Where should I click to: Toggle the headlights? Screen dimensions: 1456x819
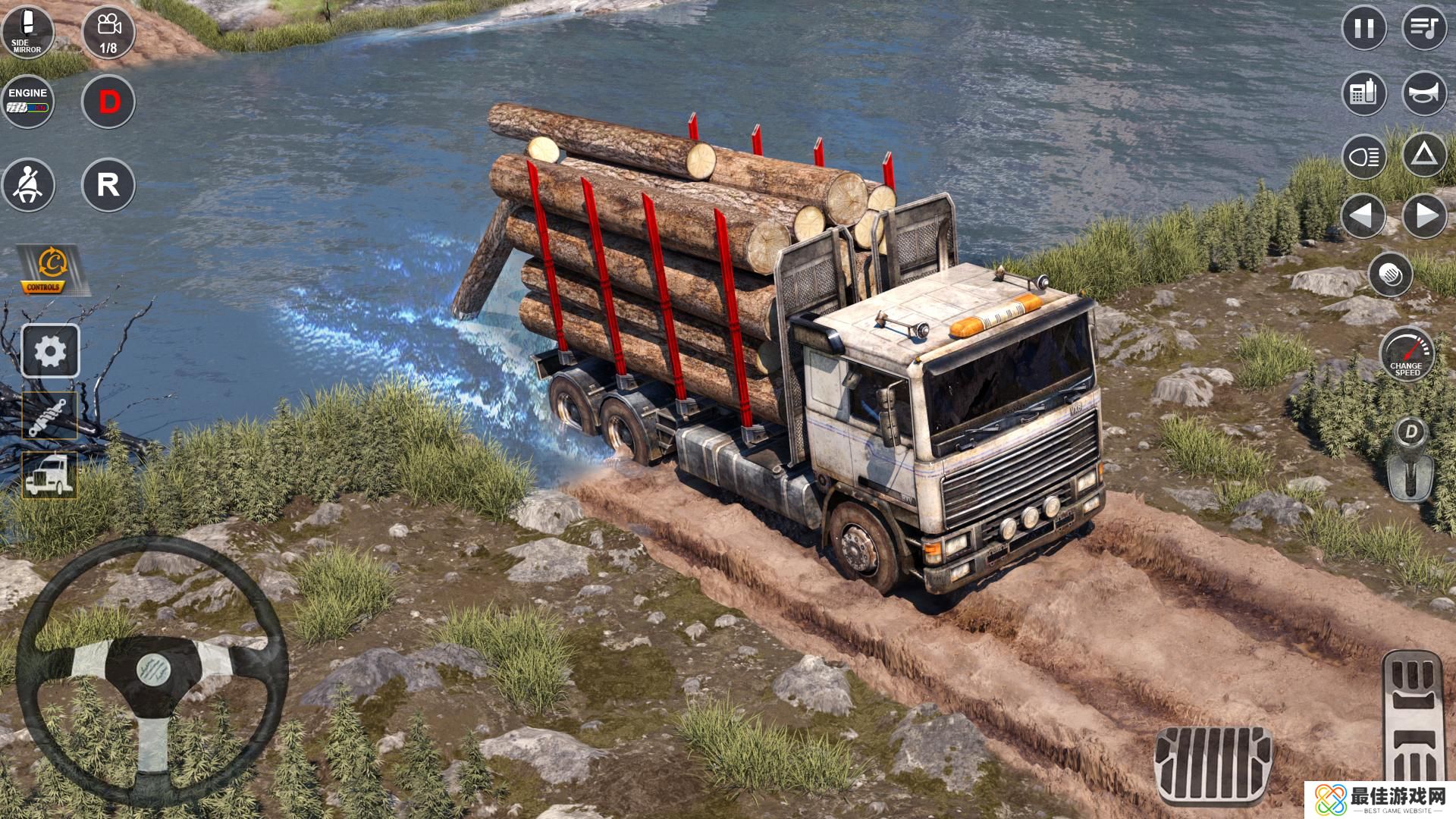click(1364, 158)
